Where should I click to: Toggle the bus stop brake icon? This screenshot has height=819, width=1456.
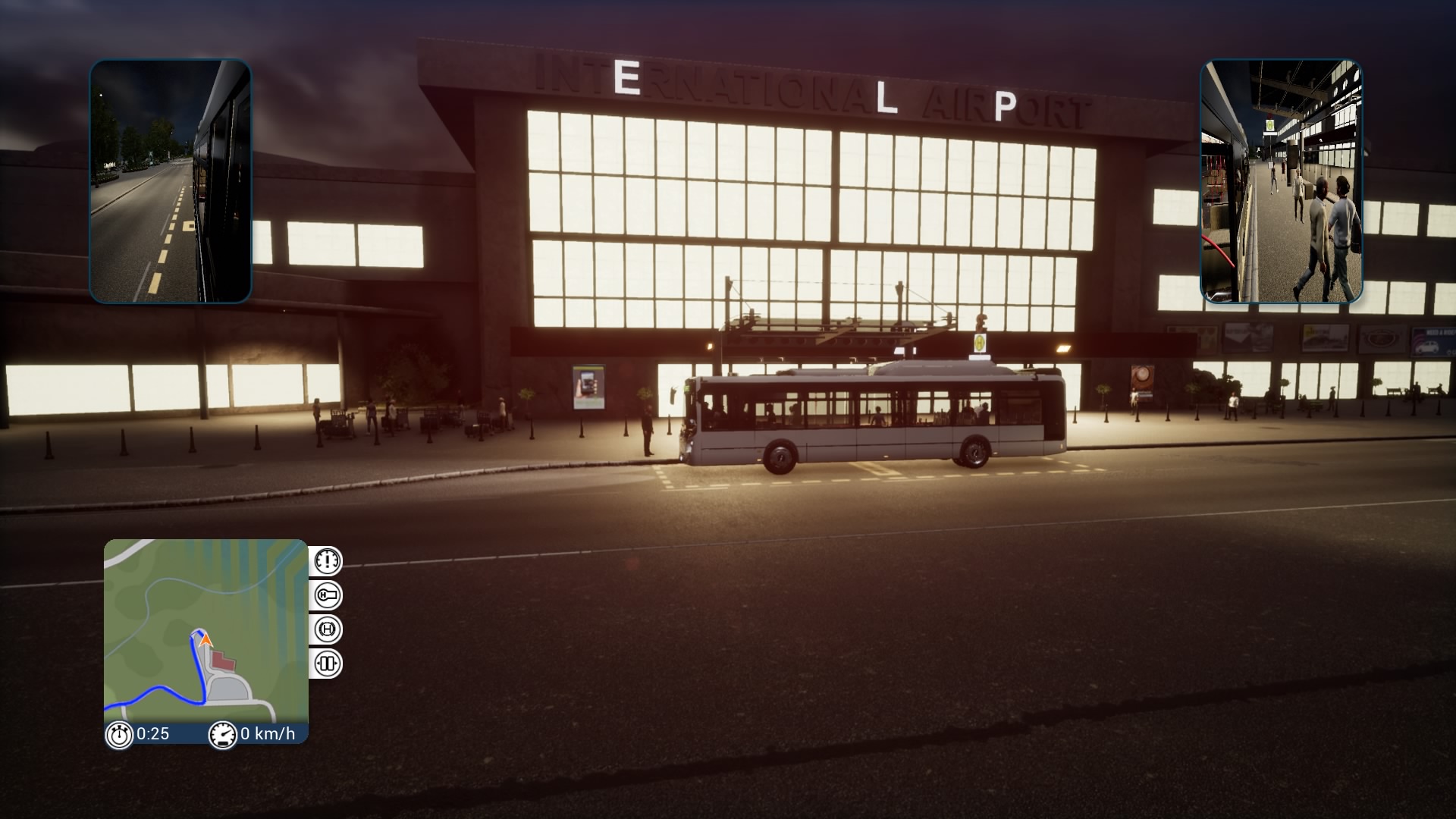tap(328, 629)
